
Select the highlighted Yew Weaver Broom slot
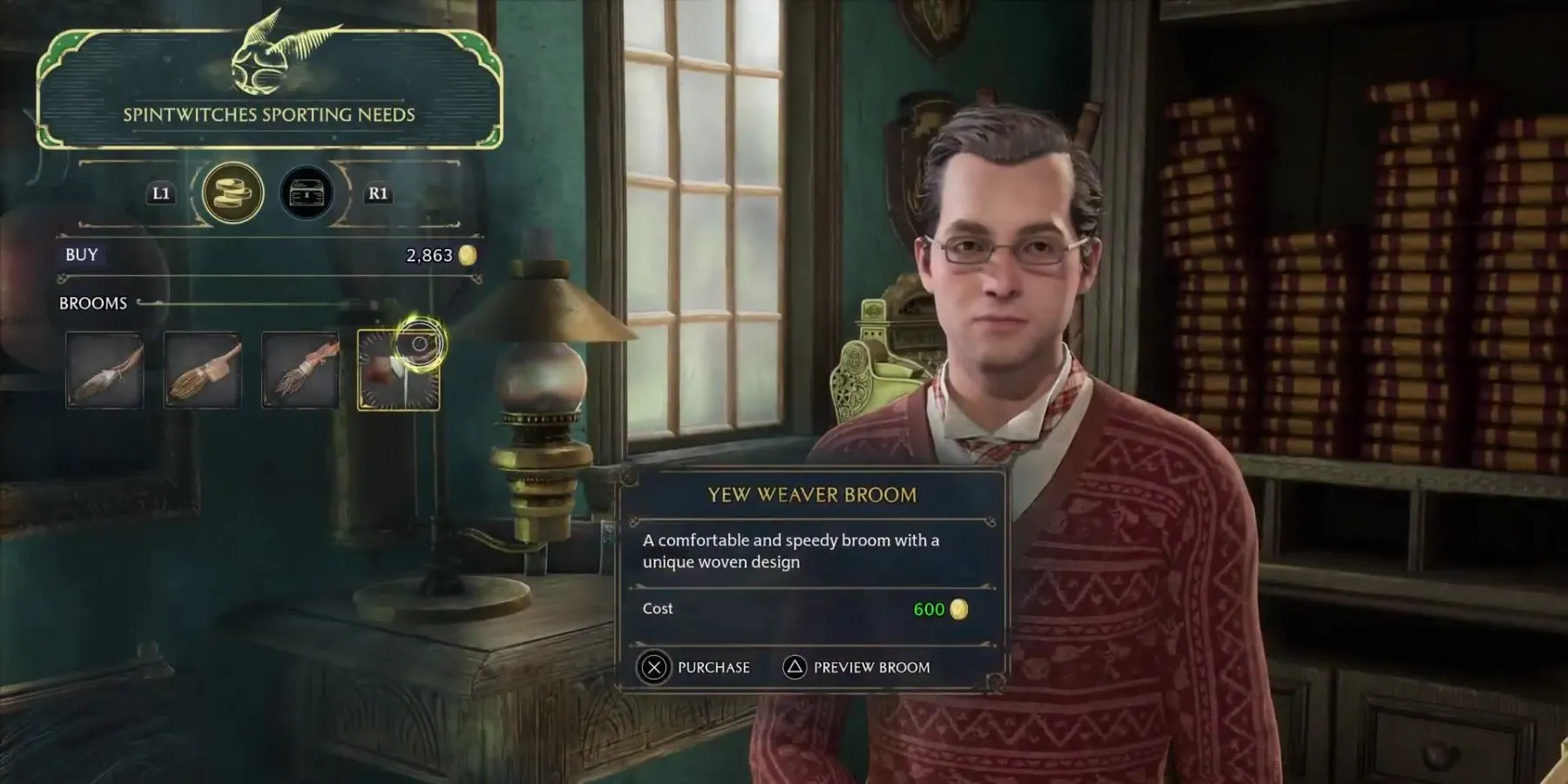point(399,370)
